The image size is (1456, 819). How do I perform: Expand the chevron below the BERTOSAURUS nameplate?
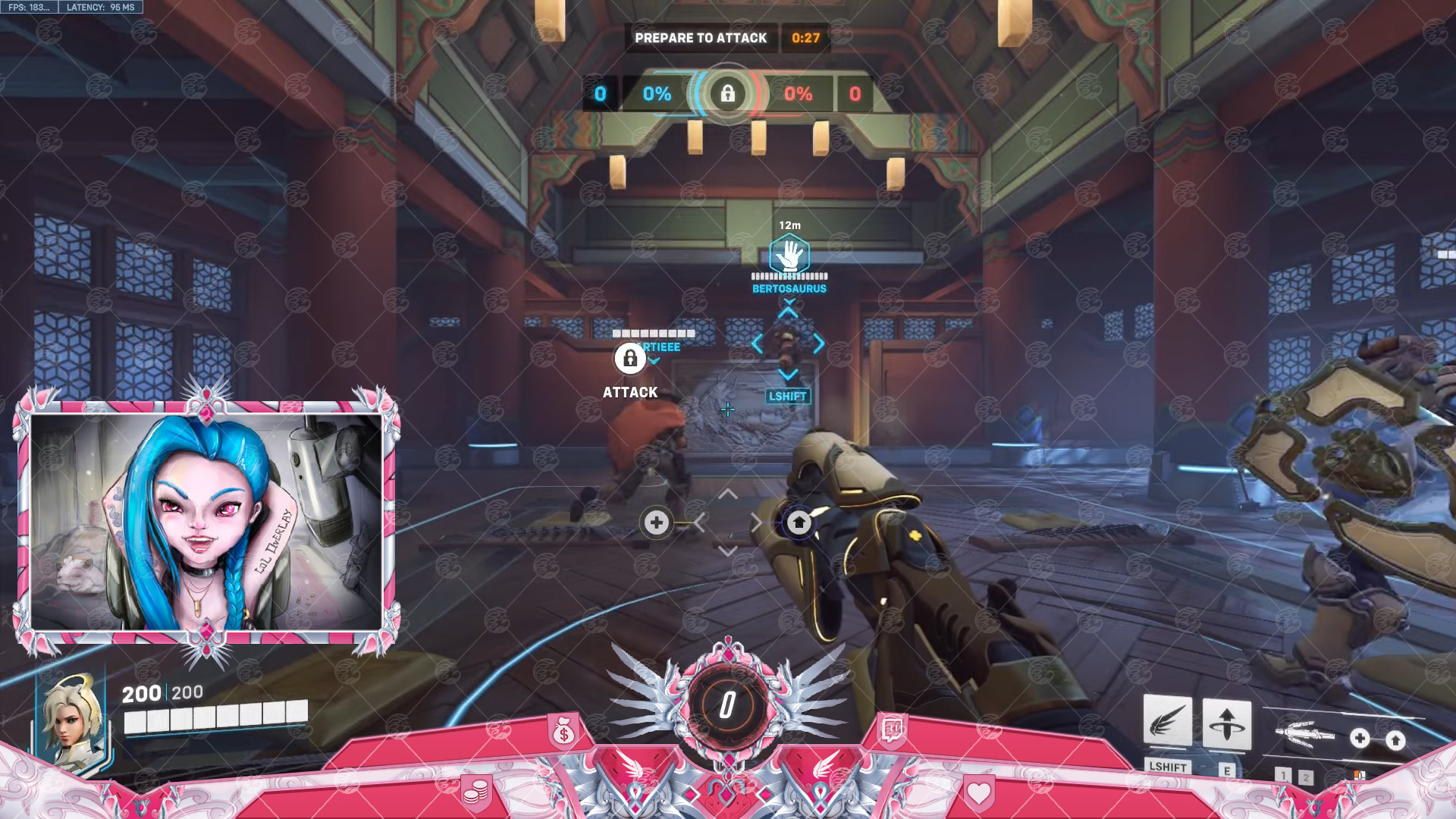coord(789,302)
